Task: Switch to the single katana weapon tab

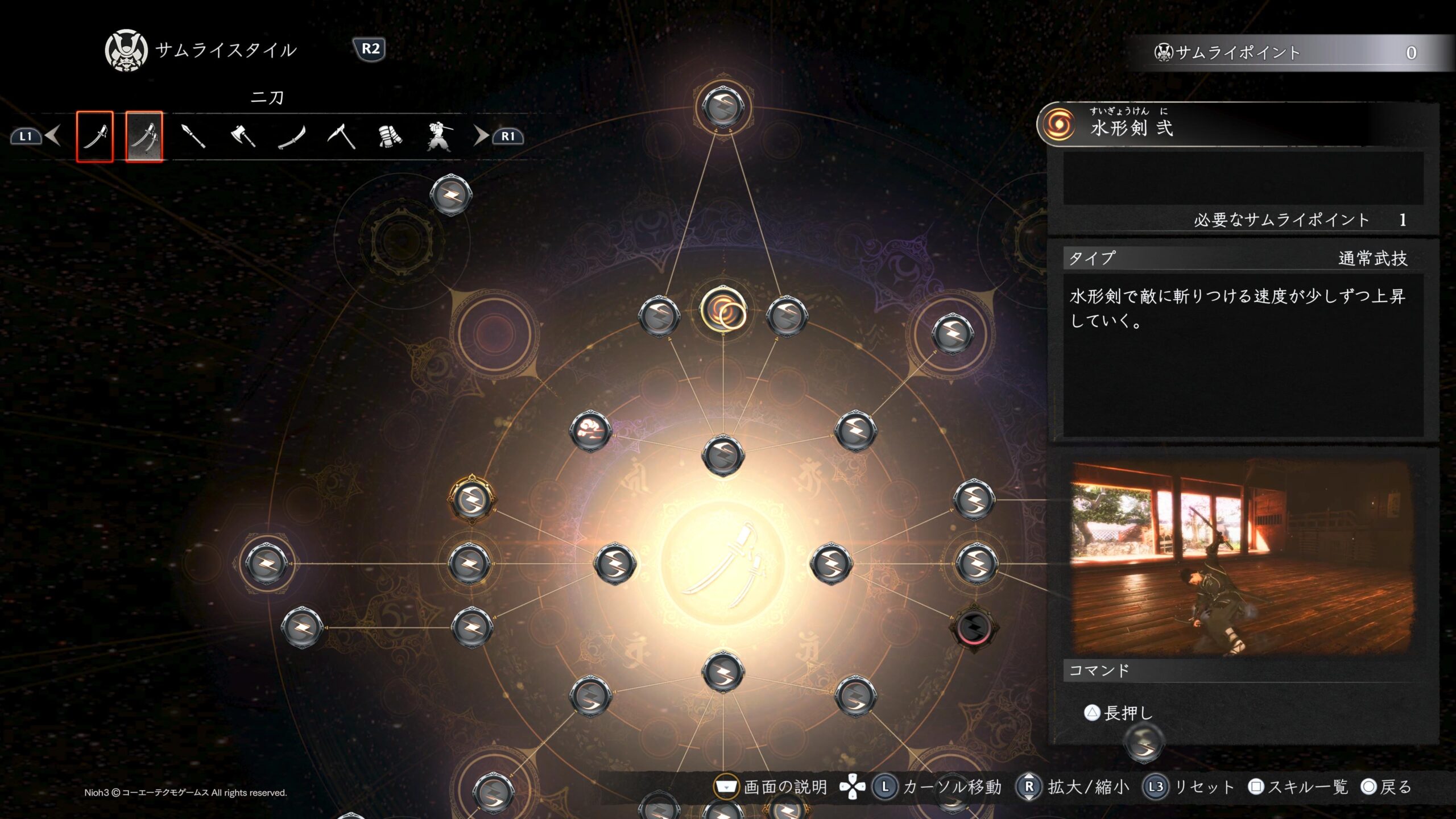Action: [95, 136]
